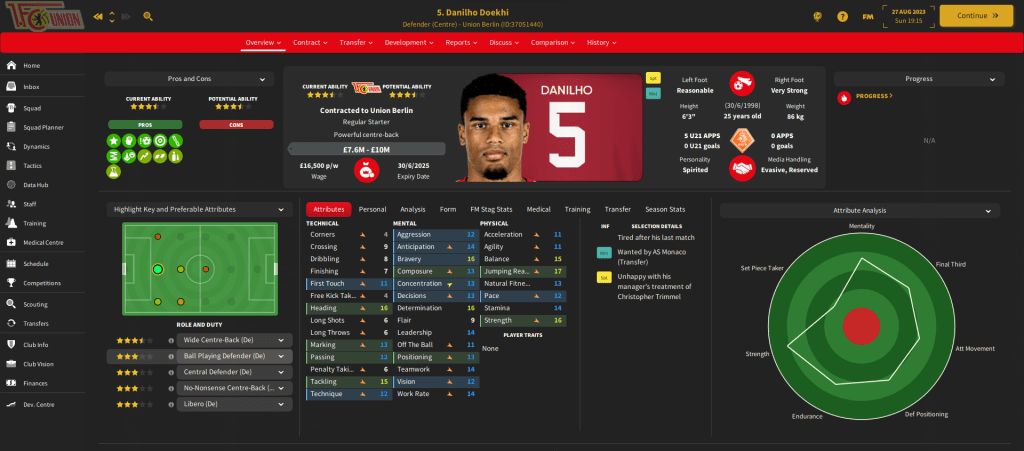Switch to the Personal tab

coord(372,209)
